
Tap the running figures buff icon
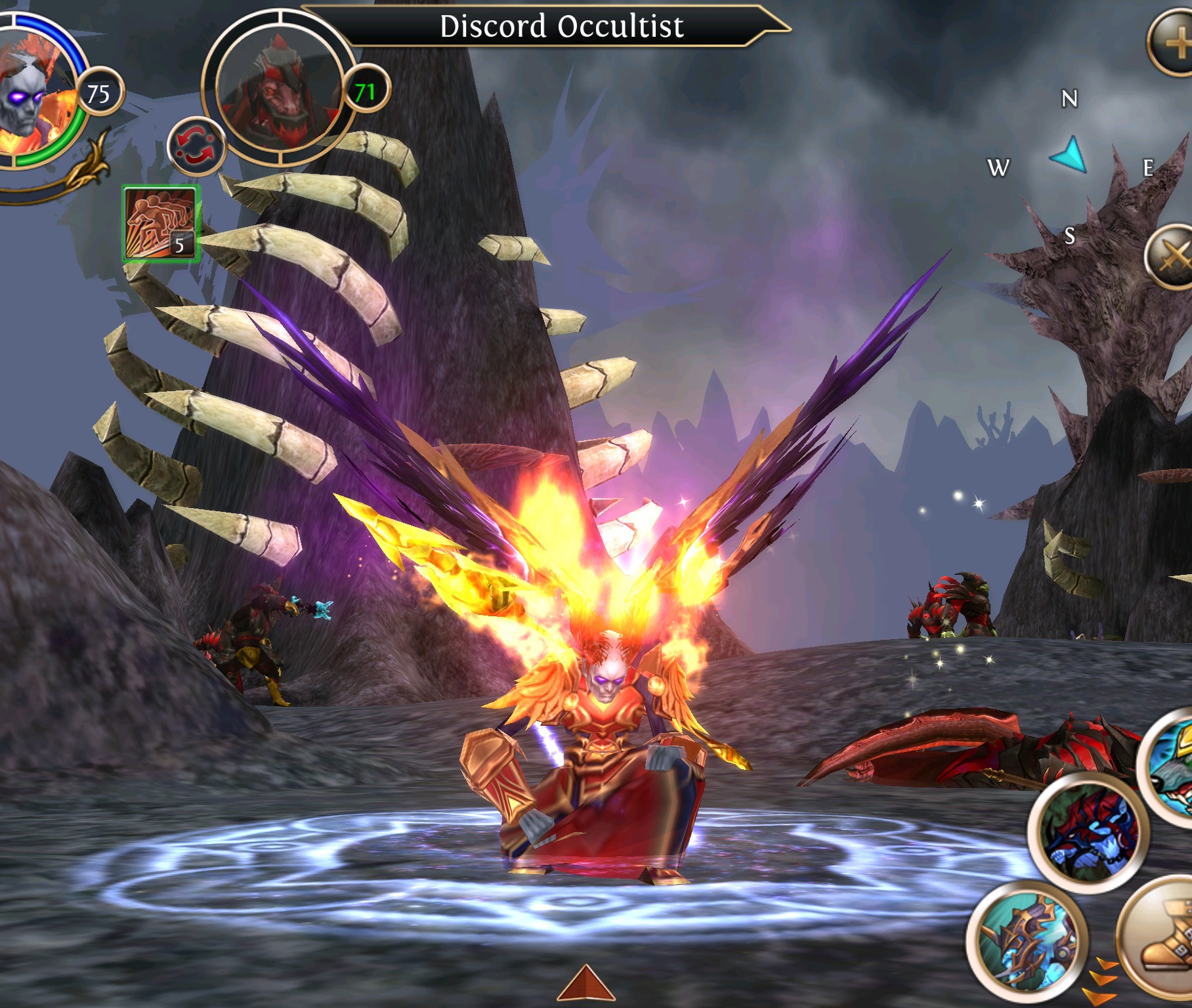click(160, 224)
